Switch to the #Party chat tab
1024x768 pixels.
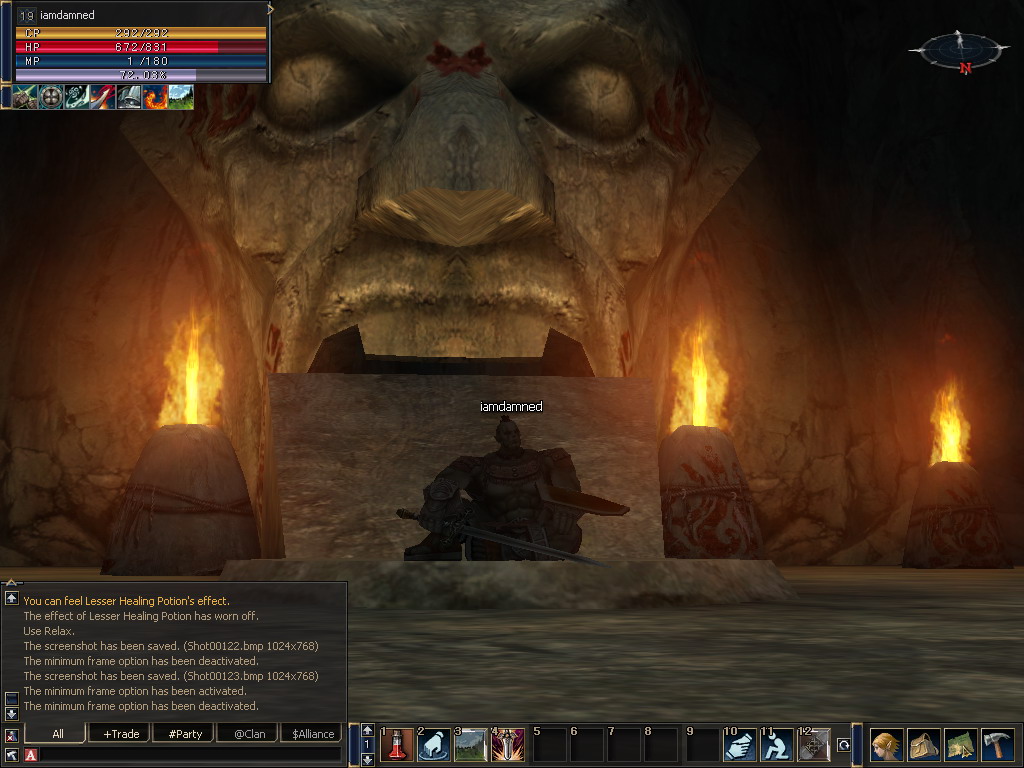[x=185, y=734]
